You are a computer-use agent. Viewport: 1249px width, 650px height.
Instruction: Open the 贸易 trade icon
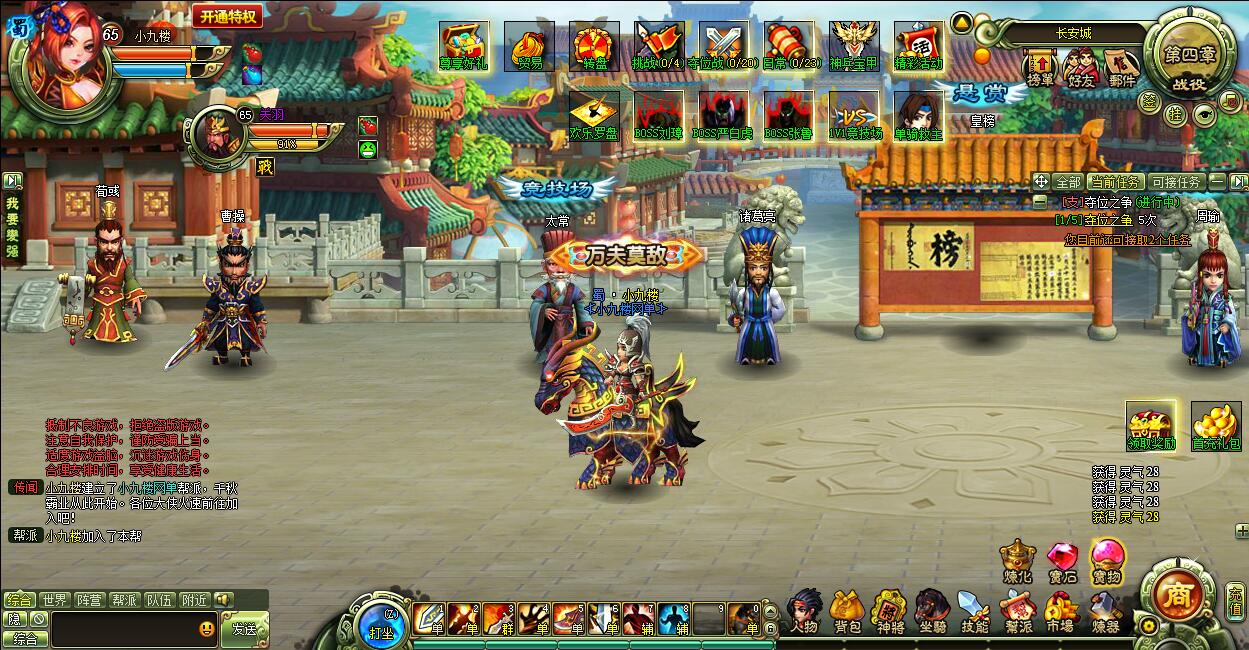tap(530, 46)
